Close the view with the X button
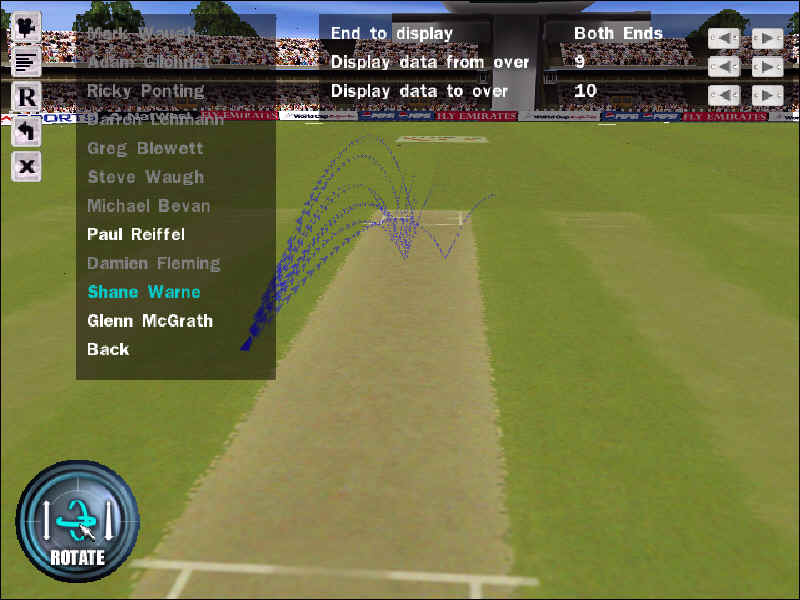 26,166
